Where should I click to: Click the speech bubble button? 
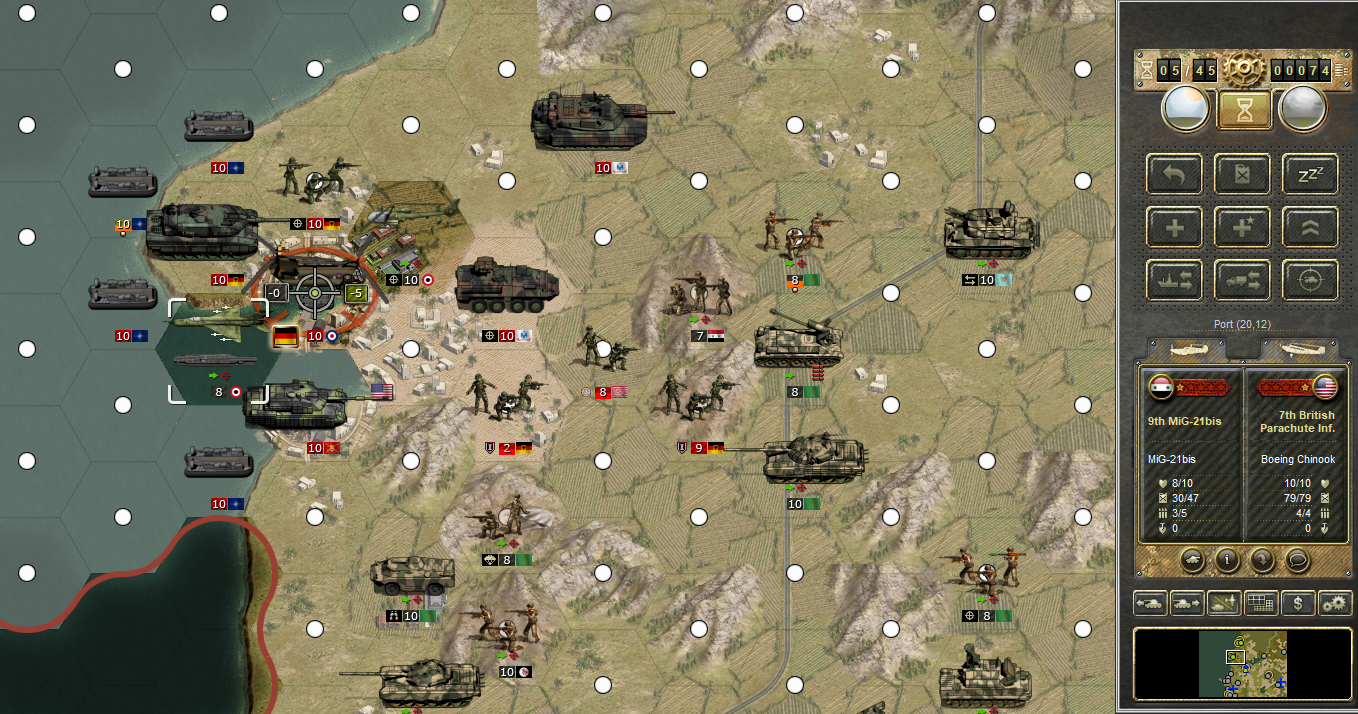pyautogui.click(x=1297, y=559)
